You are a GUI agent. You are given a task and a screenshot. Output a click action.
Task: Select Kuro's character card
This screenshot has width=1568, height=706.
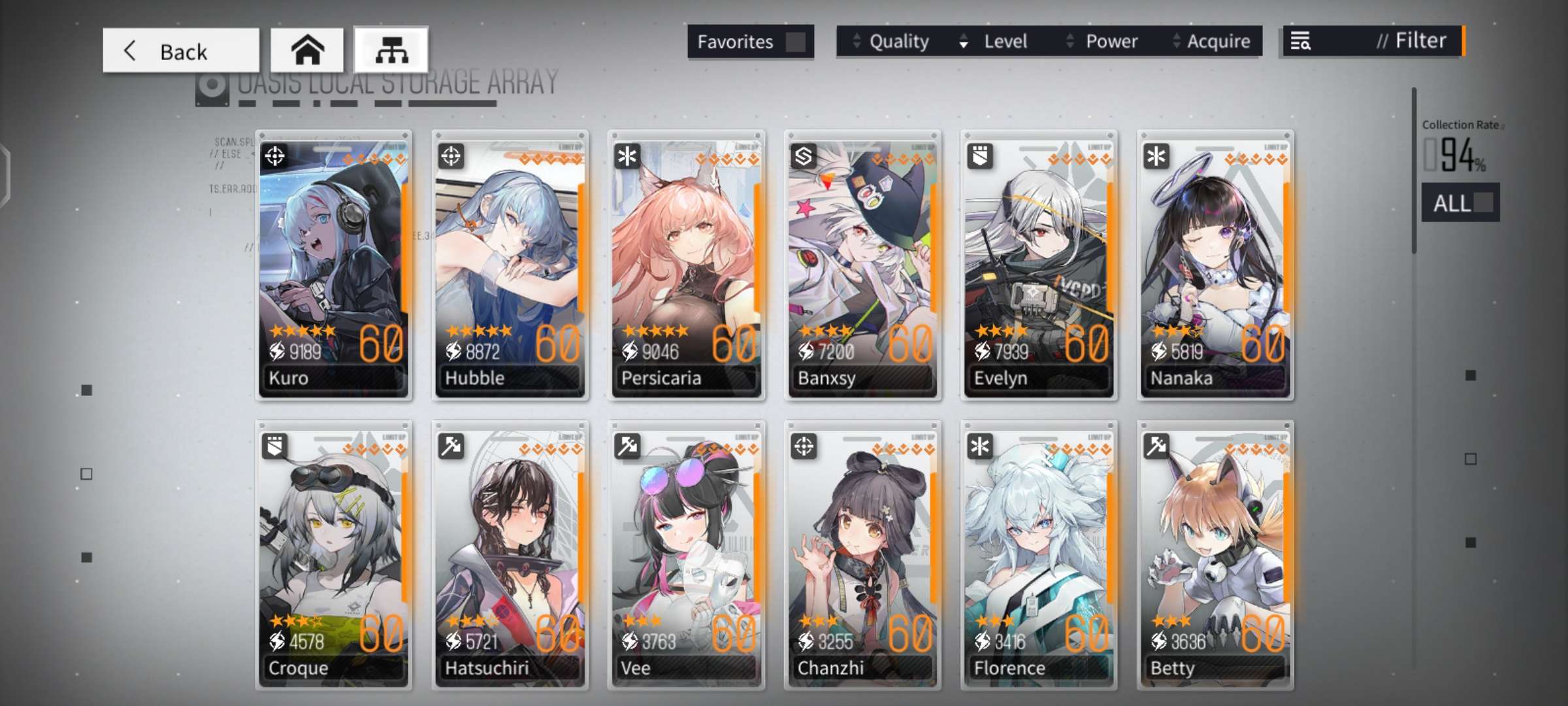(334, 265)
